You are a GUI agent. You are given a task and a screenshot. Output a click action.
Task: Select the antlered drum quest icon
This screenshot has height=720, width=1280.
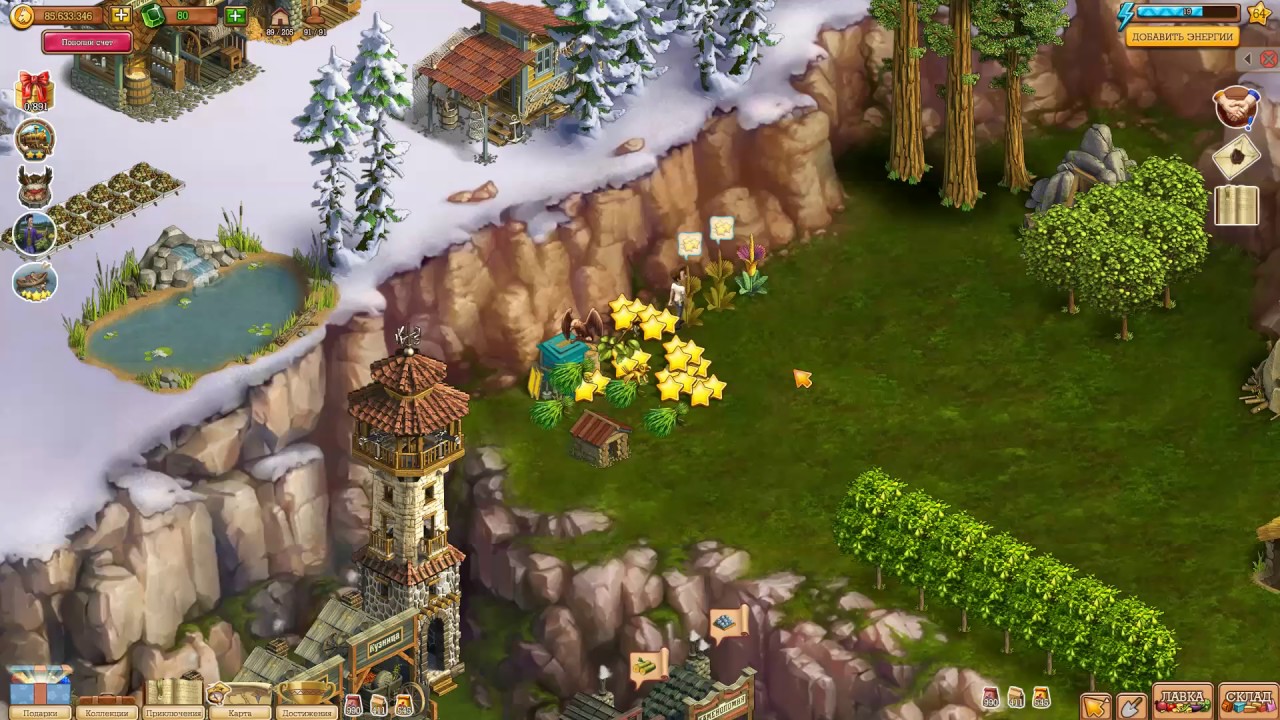[35, 186]
